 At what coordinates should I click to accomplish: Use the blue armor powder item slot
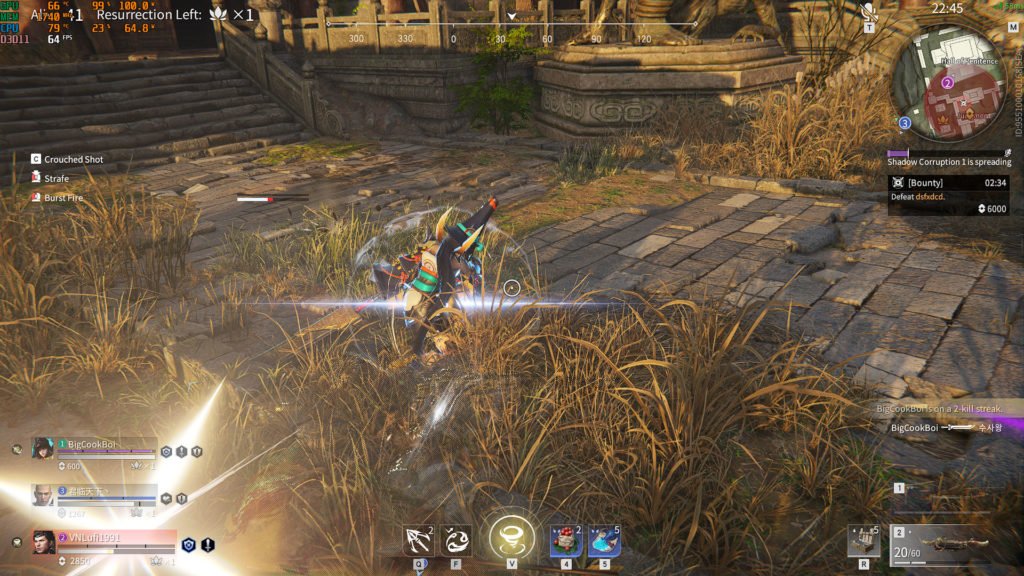604,540
